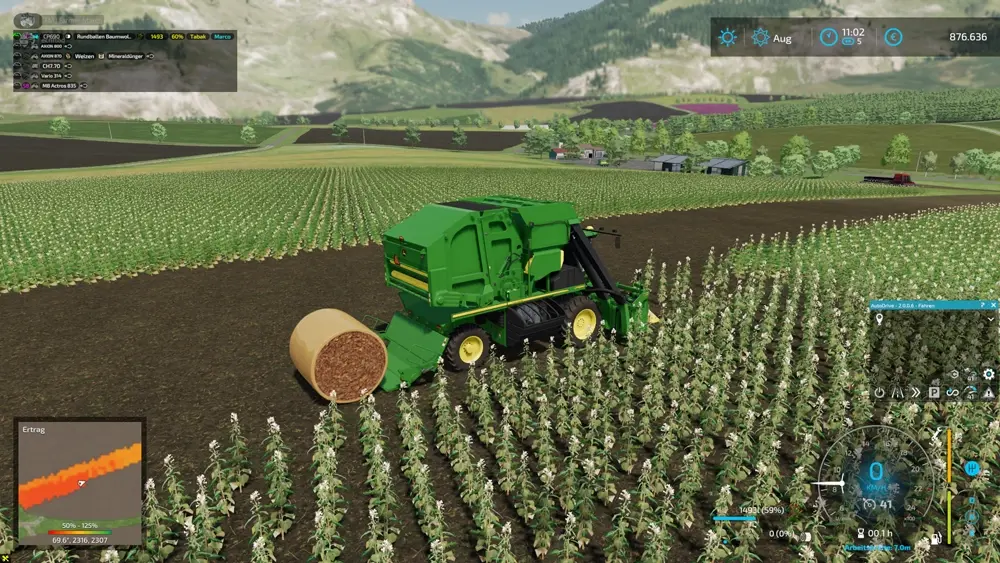The image size is (1000, 563).
Task: Click the weather sun icon
Action: click(x=727, y=38)
